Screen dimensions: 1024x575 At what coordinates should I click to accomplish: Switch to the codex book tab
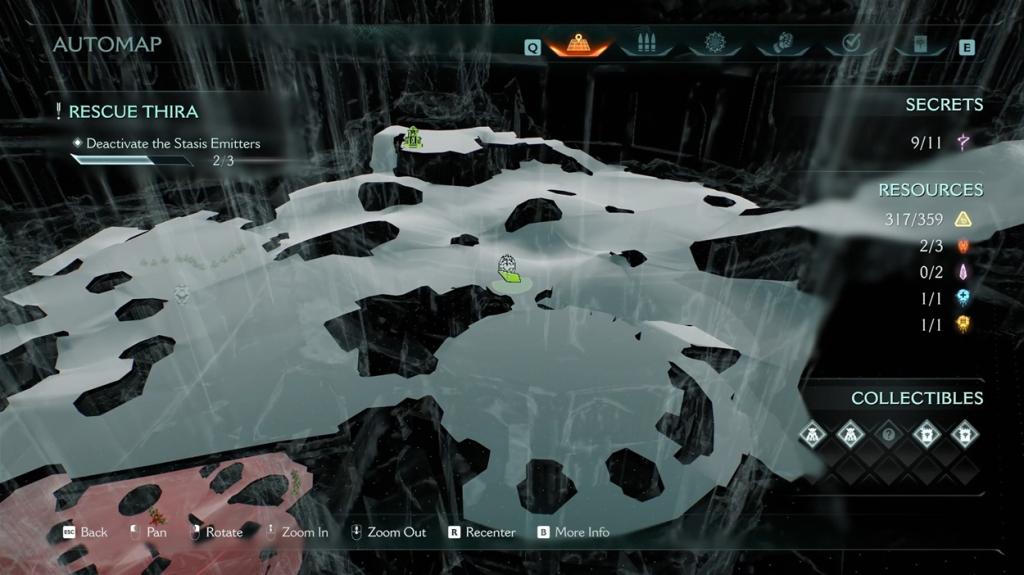point(919,45)
